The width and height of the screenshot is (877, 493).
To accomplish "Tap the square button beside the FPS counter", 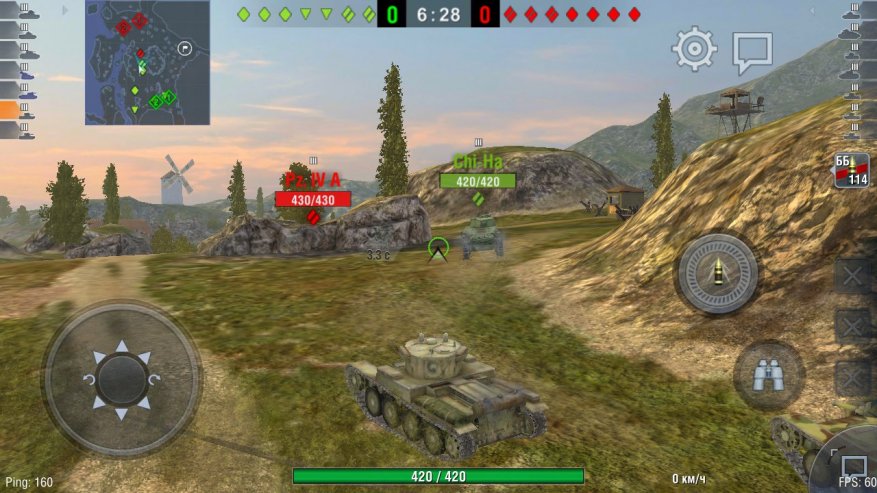I will coord(853,466).
